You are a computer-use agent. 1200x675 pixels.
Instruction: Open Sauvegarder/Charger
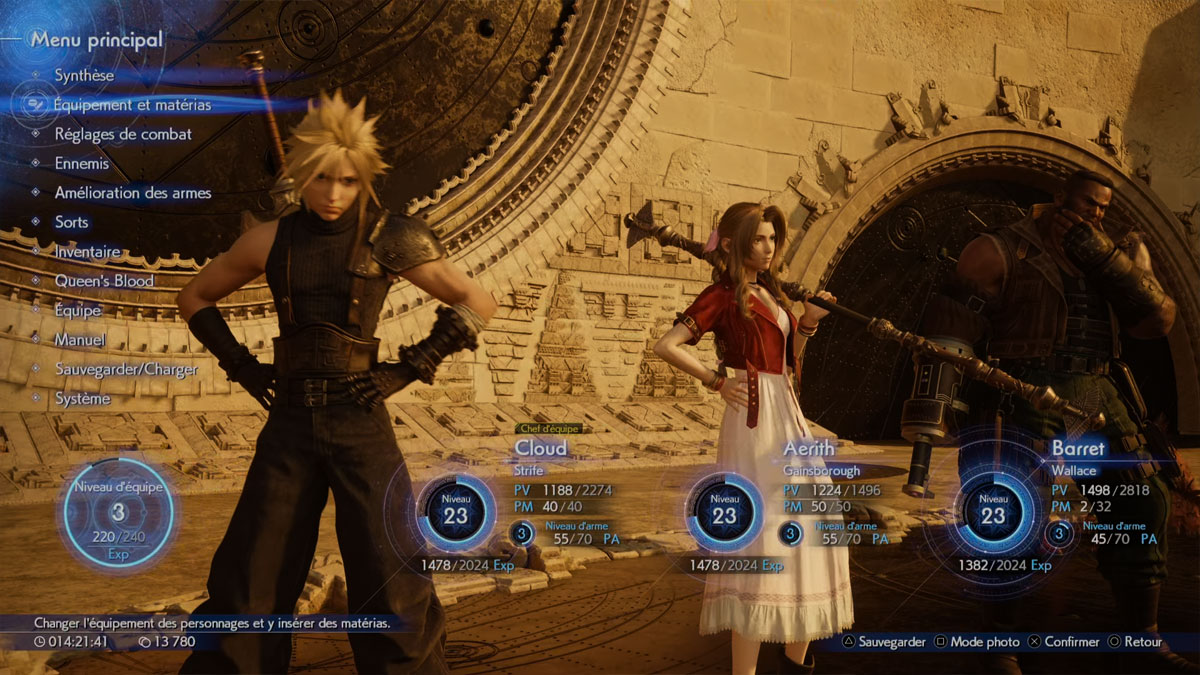coord(126,369)
